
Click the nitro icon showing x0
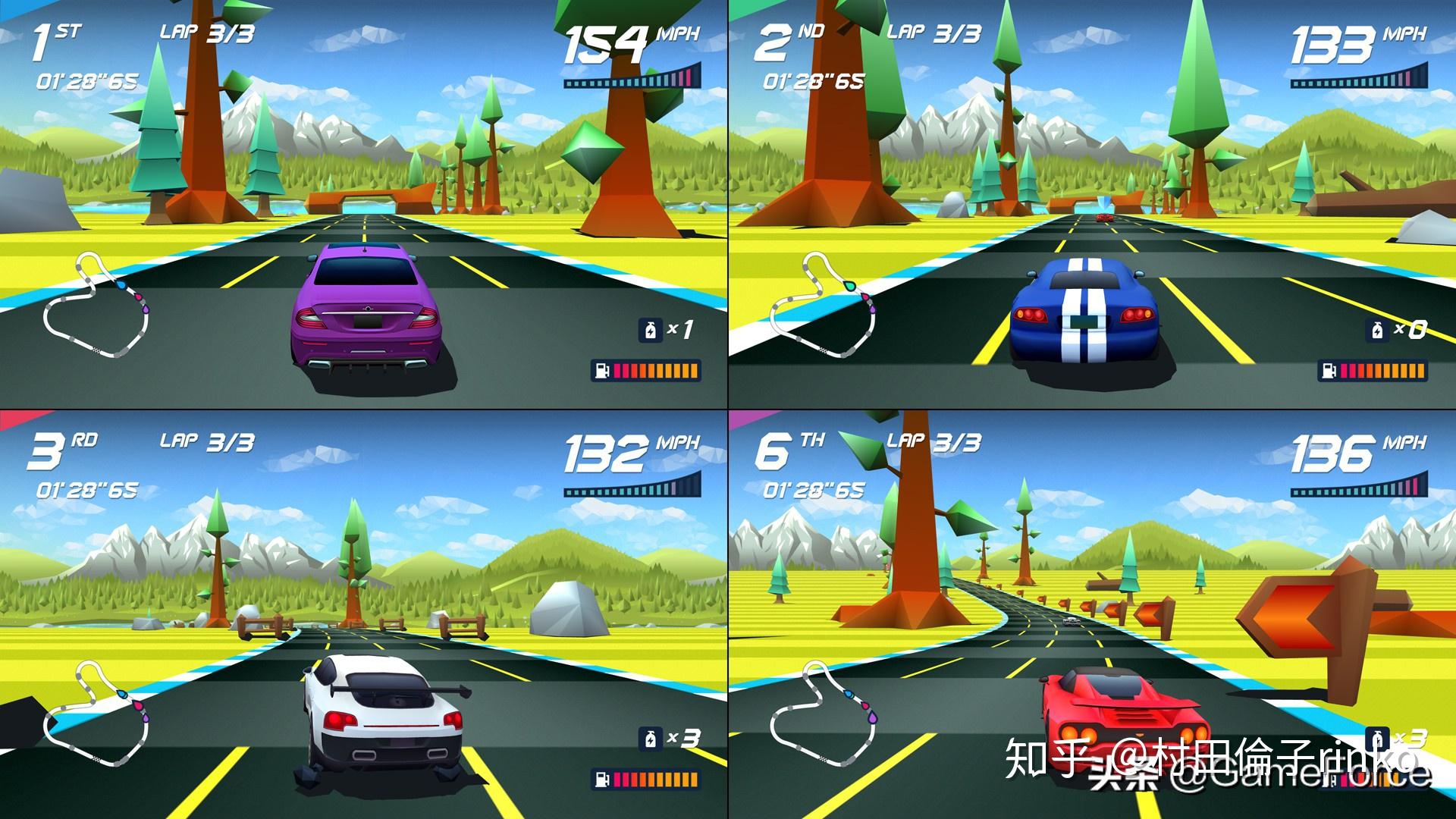click(1377, 331)
